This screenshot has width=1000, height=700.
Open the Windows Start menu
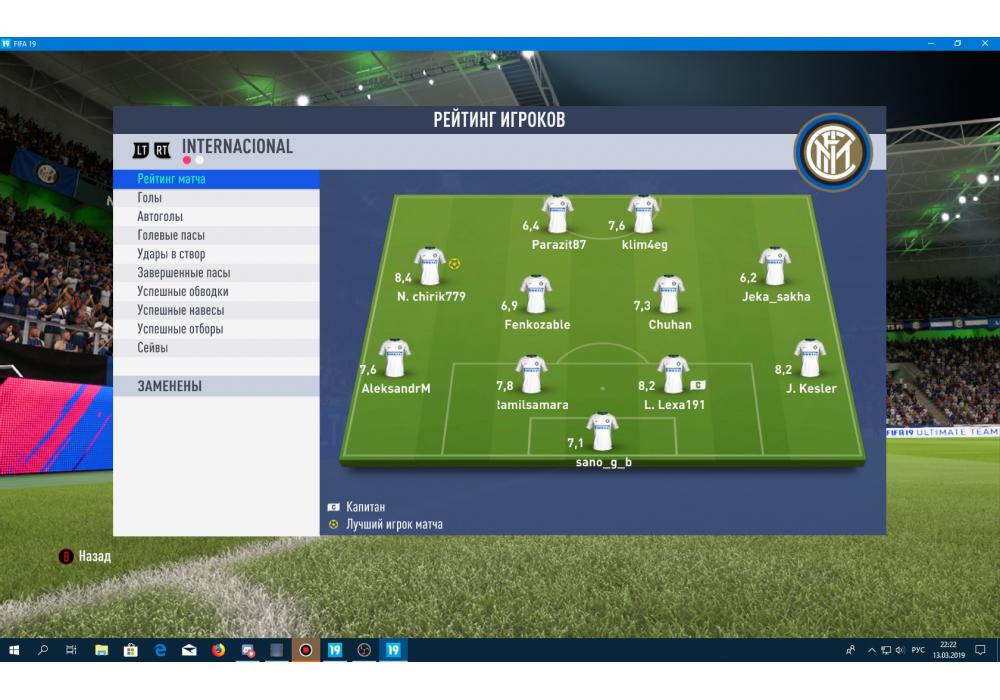coord(14,650)
